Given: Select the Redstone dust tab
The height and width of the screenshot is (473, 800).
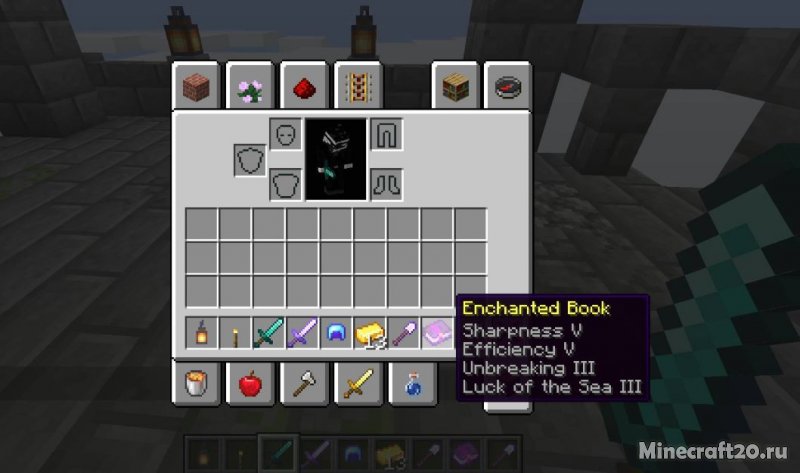Looking at the screenshot, I should click(x=303, y=87).
